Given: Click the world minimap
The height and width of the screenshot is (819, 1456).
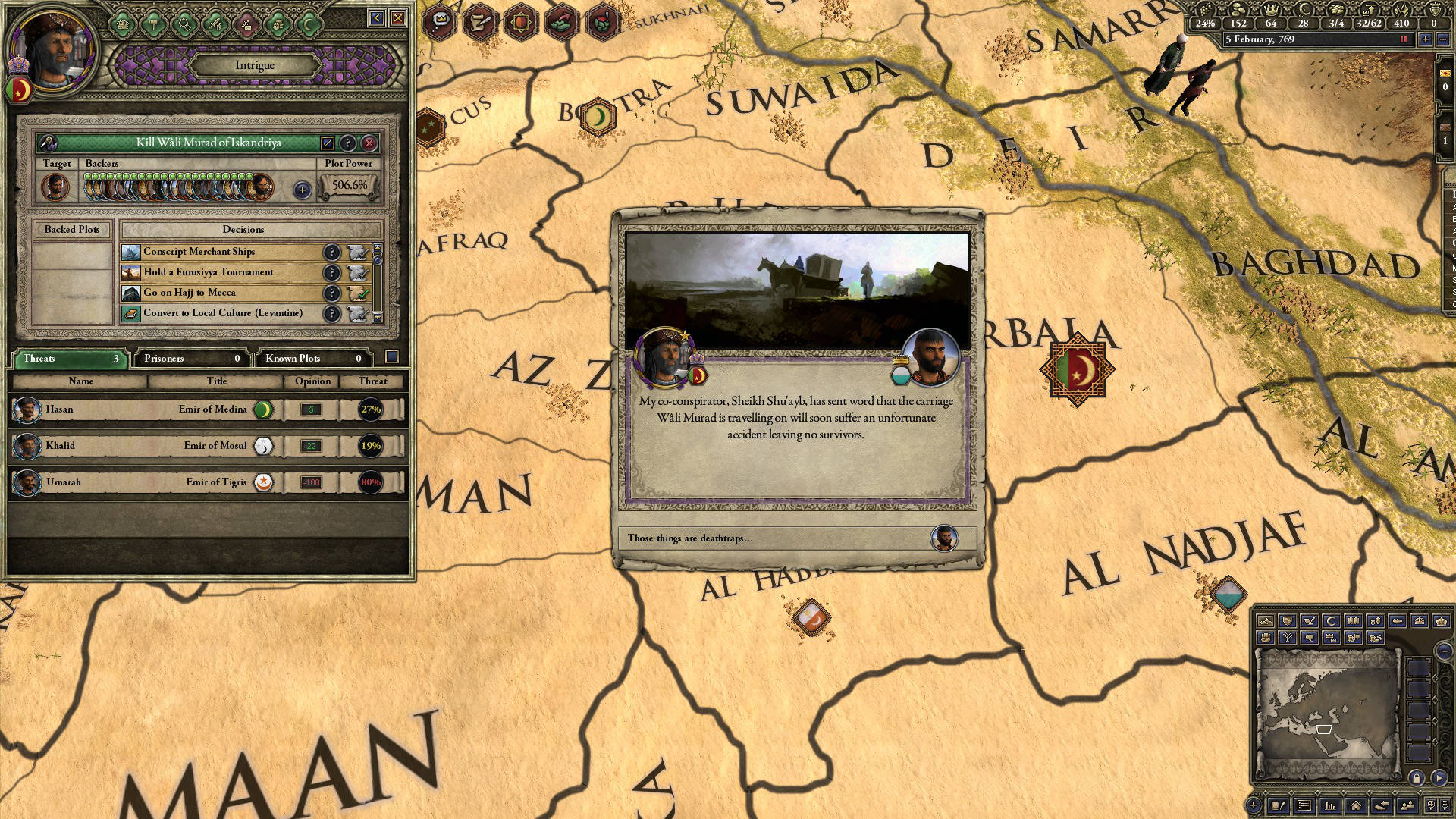Looking at the screenshot, I should coord(1327,713).
